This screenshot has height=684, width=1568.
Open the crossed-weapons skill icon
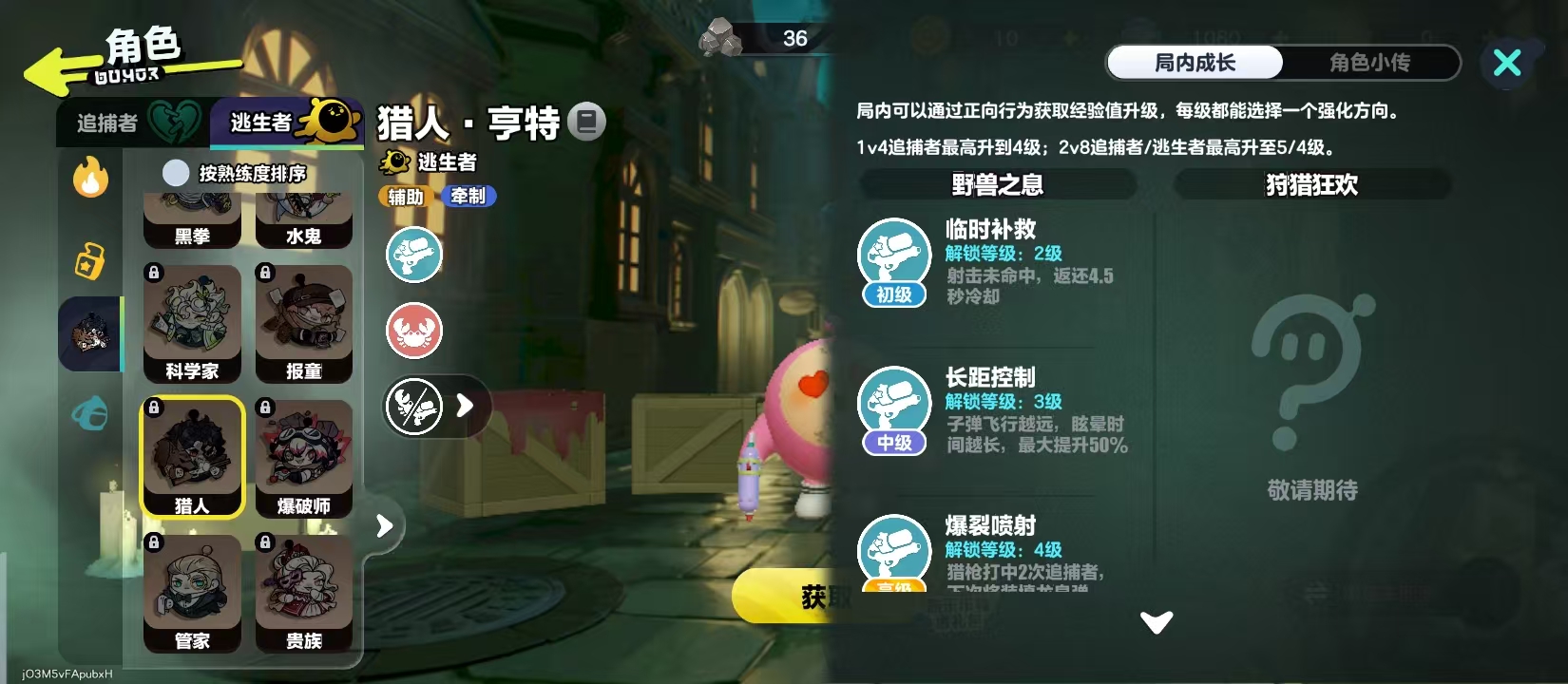pos(414,406)
